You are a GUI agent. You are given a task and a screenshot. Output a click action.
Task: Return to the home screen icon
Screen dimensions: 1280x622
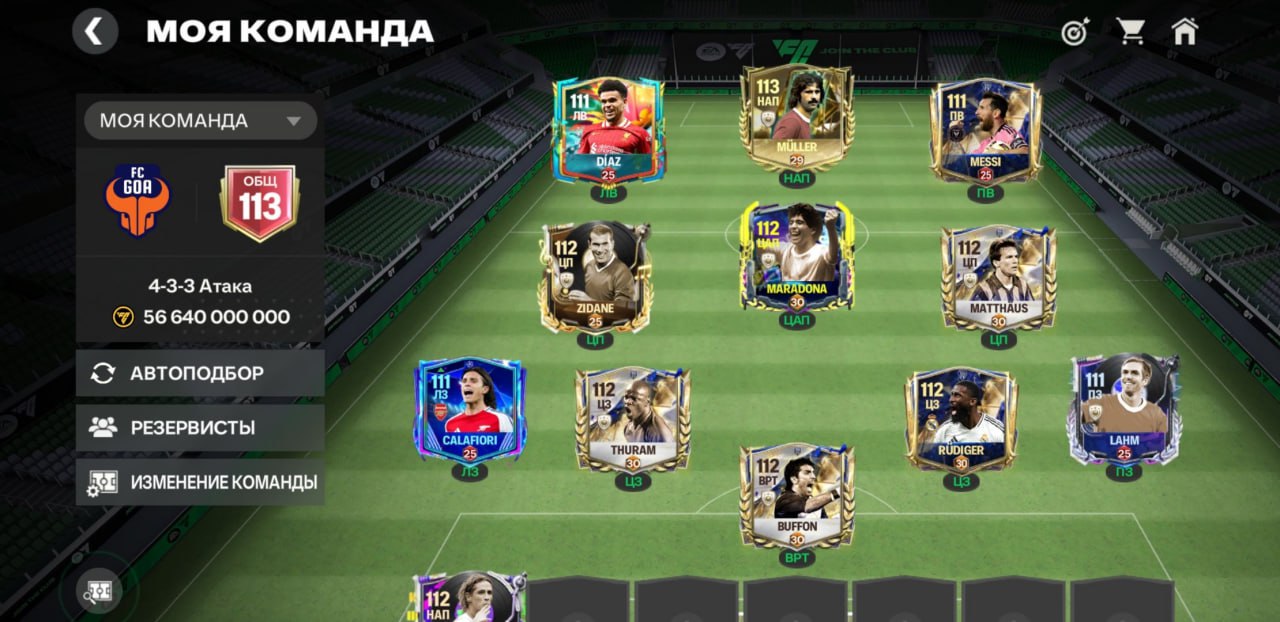1185,32
